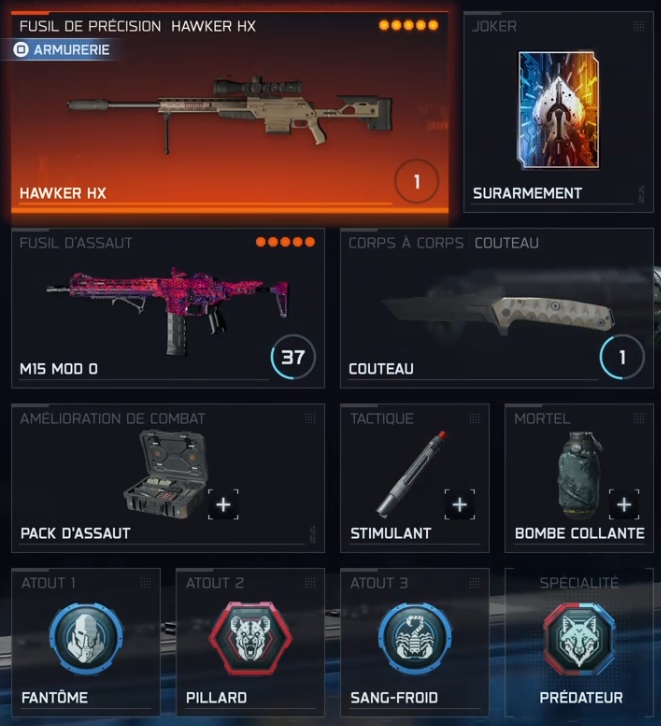Click the plus button on Pack d'Assaut
The height and width of the screenshot is (726, 661).
[x=223, y=505]
